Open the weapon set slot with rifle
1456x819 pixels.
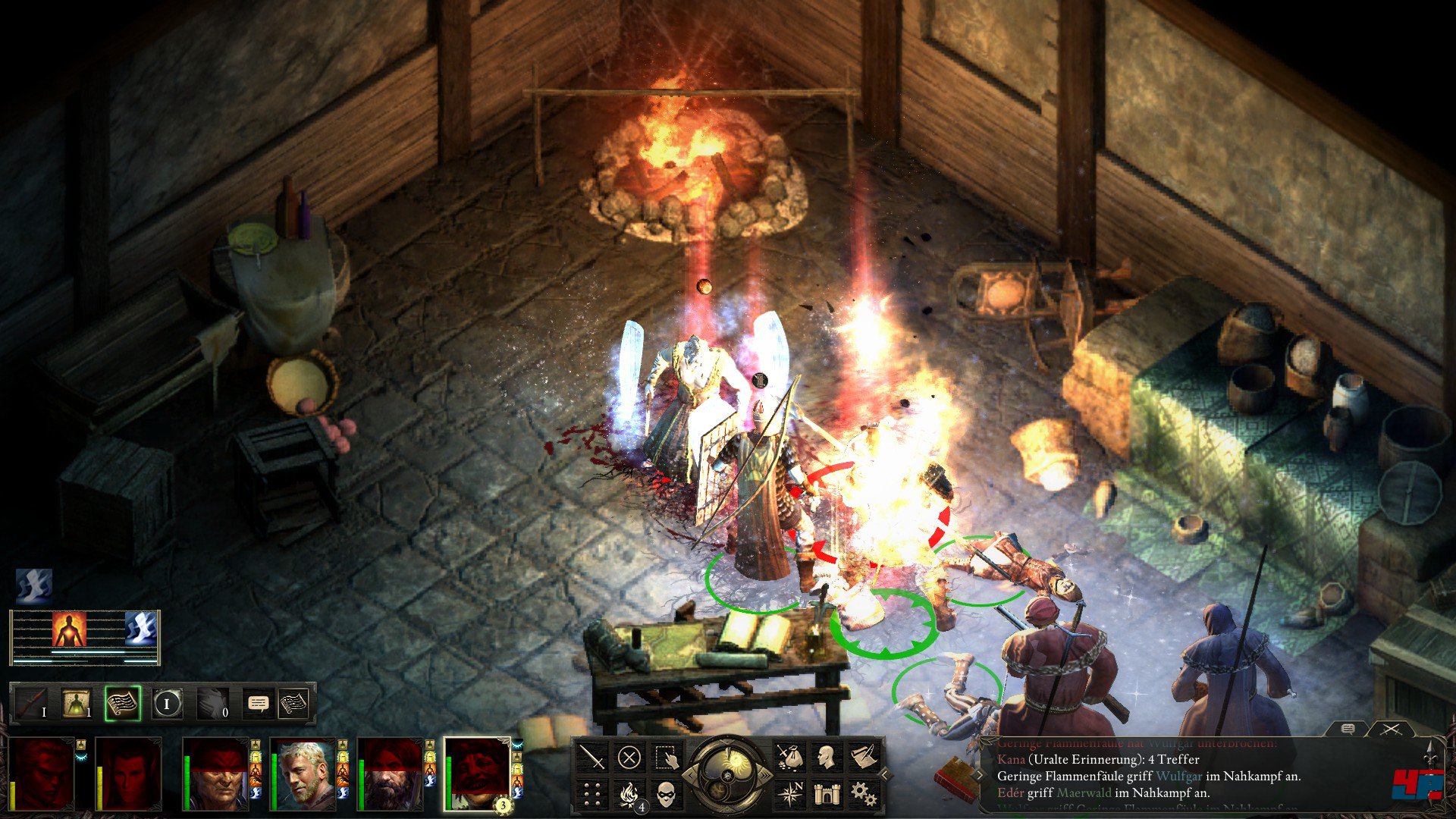point(32,704)
